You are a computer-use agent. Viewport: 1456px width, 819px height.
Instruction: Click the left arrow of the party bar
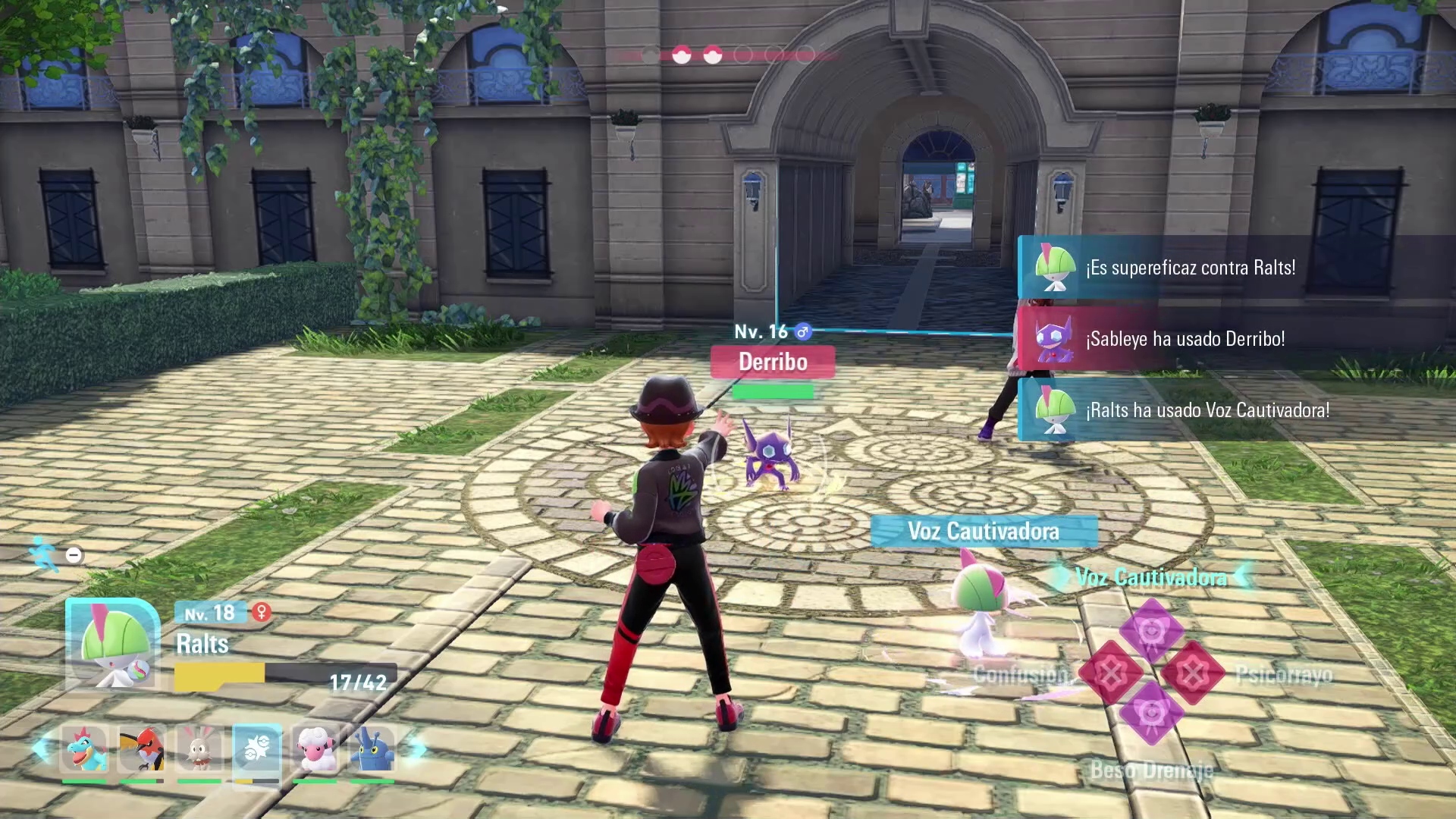click(40, 749)
